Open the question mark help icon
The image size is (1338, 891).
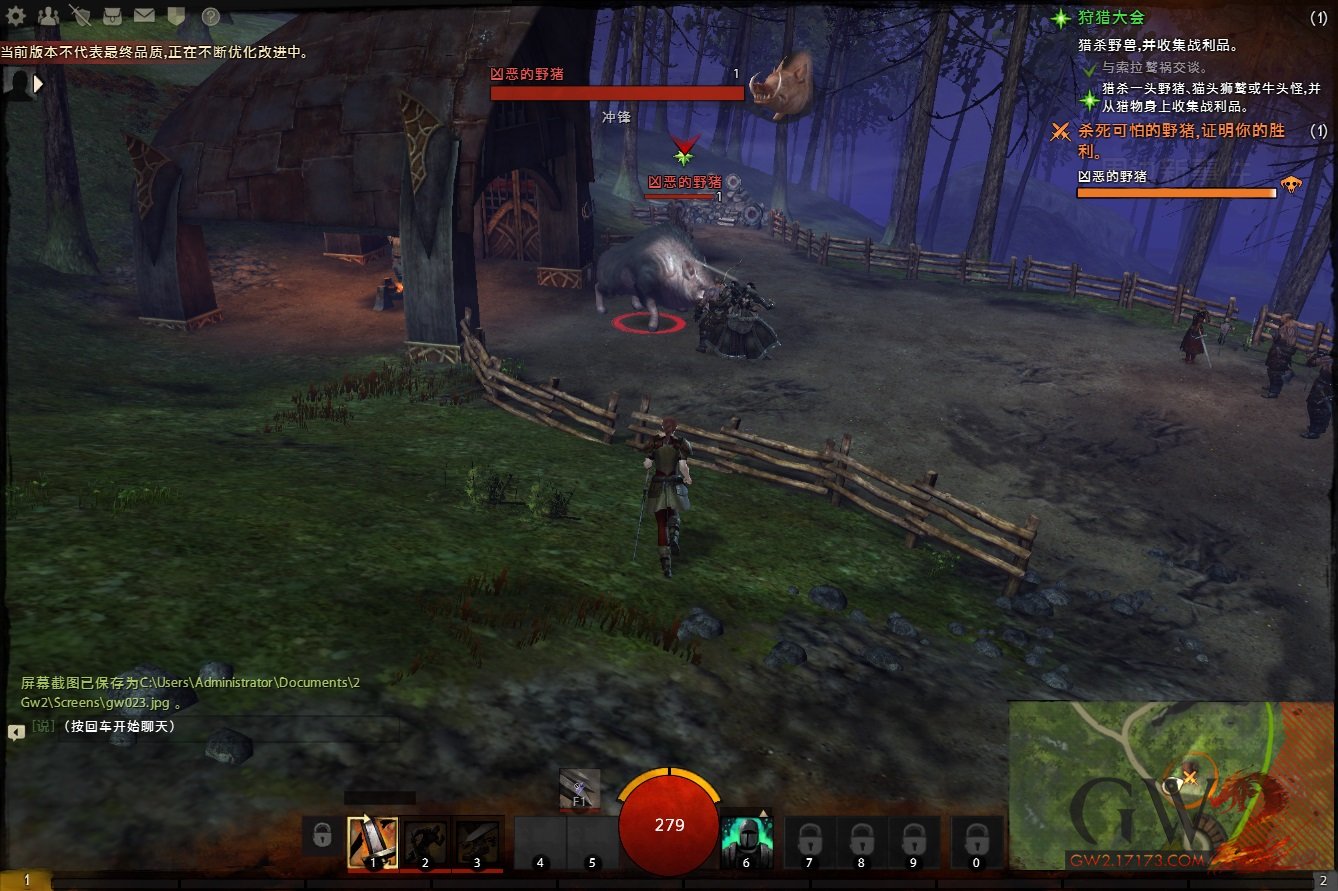[x=211, y=16]
